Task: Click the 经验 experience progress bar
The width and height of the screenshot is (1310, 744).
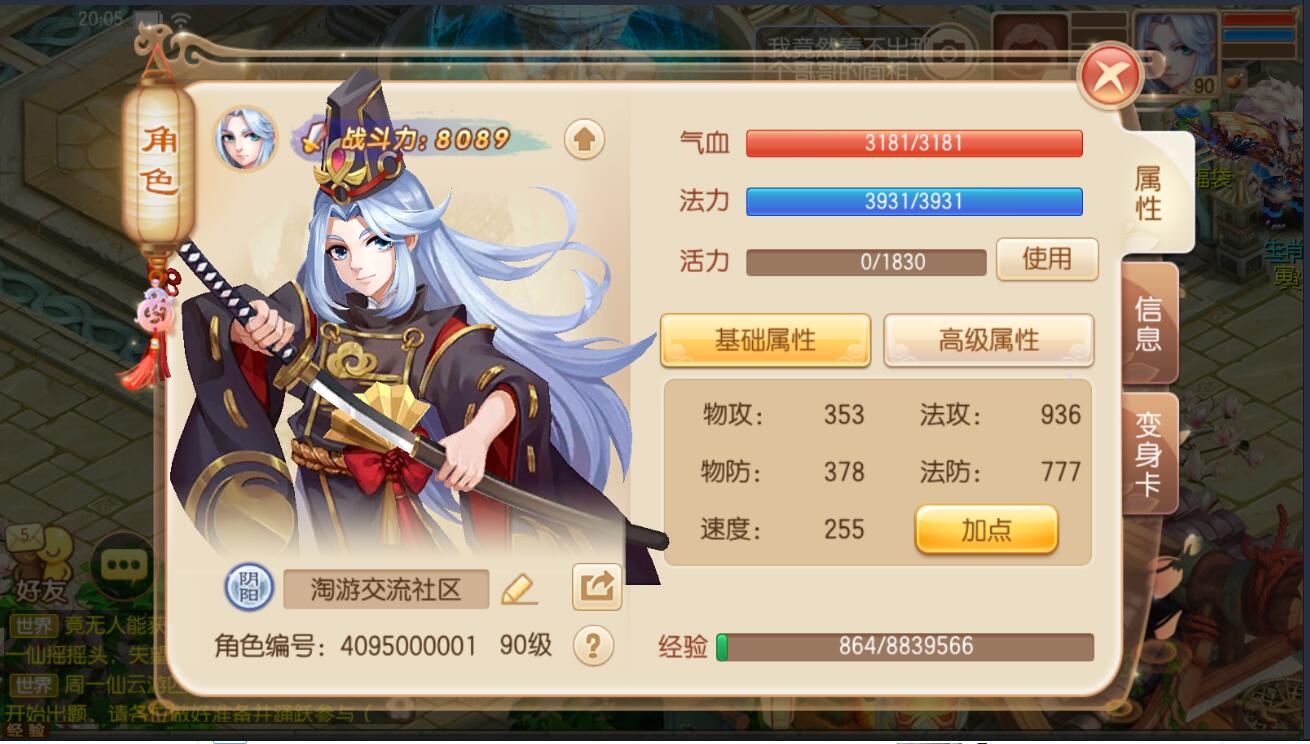Action: (x=905, y=647)
